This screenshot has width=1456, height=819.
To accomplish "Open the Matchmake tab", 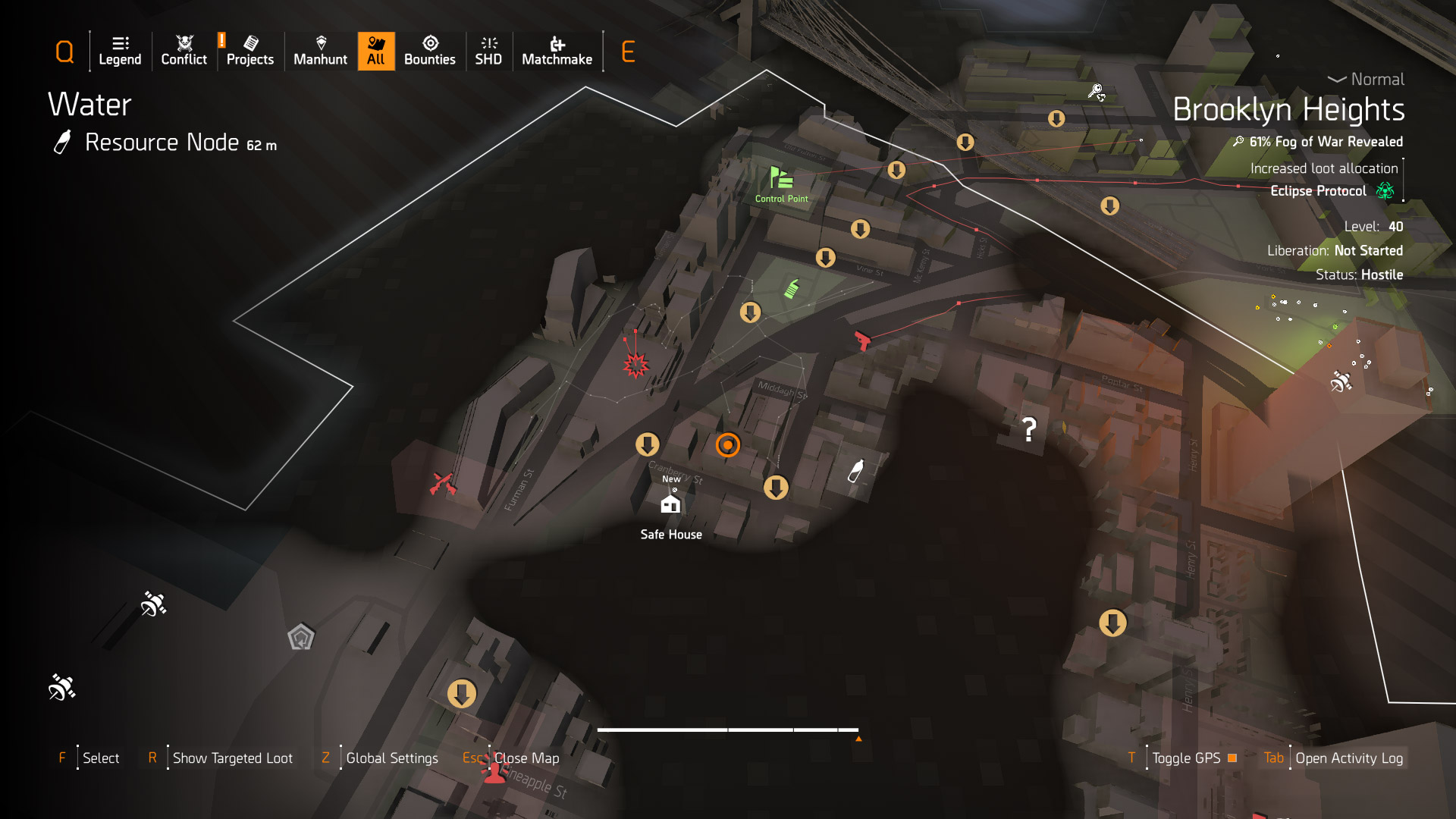I will [x=557, y=51].
